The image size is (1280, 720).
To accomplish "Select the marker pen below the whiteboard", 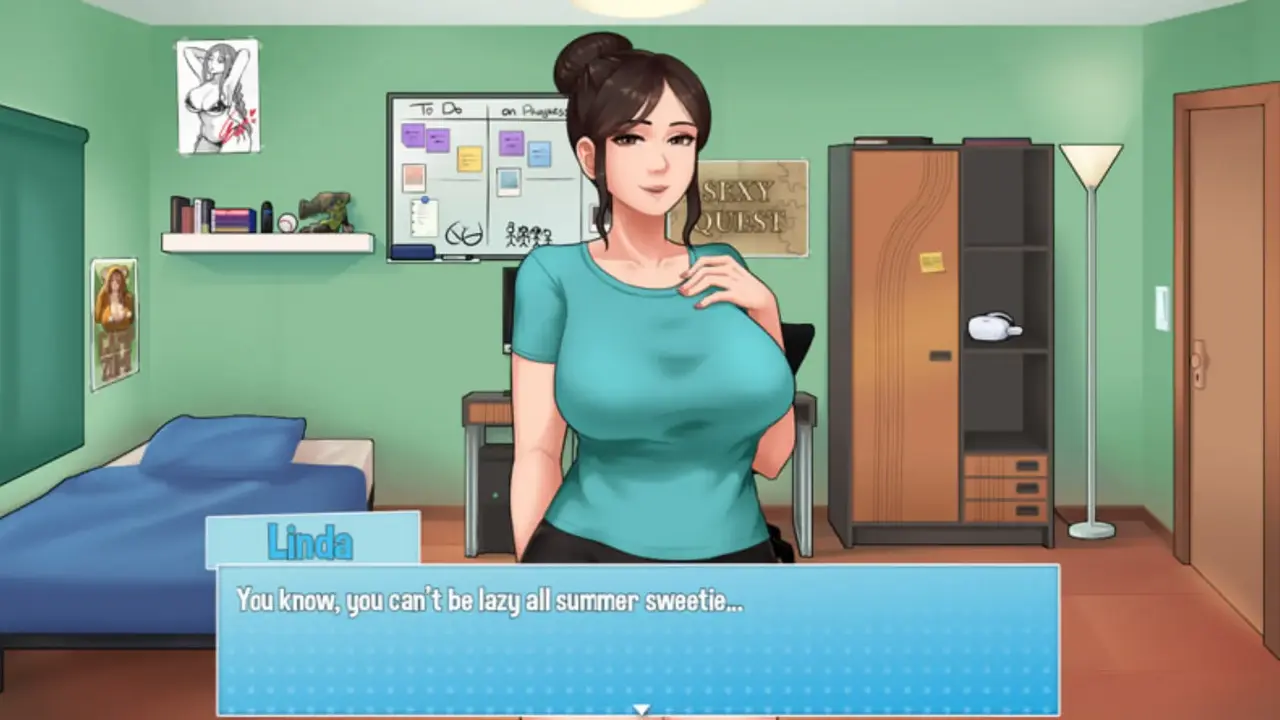I will click(x=456, y=256).
